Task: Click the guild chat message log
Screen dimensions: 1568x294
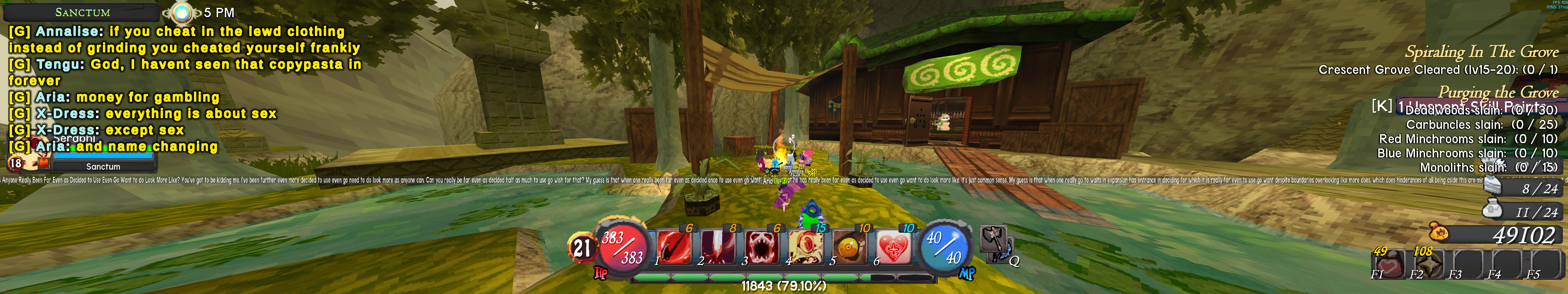Action: coord(183,88)
